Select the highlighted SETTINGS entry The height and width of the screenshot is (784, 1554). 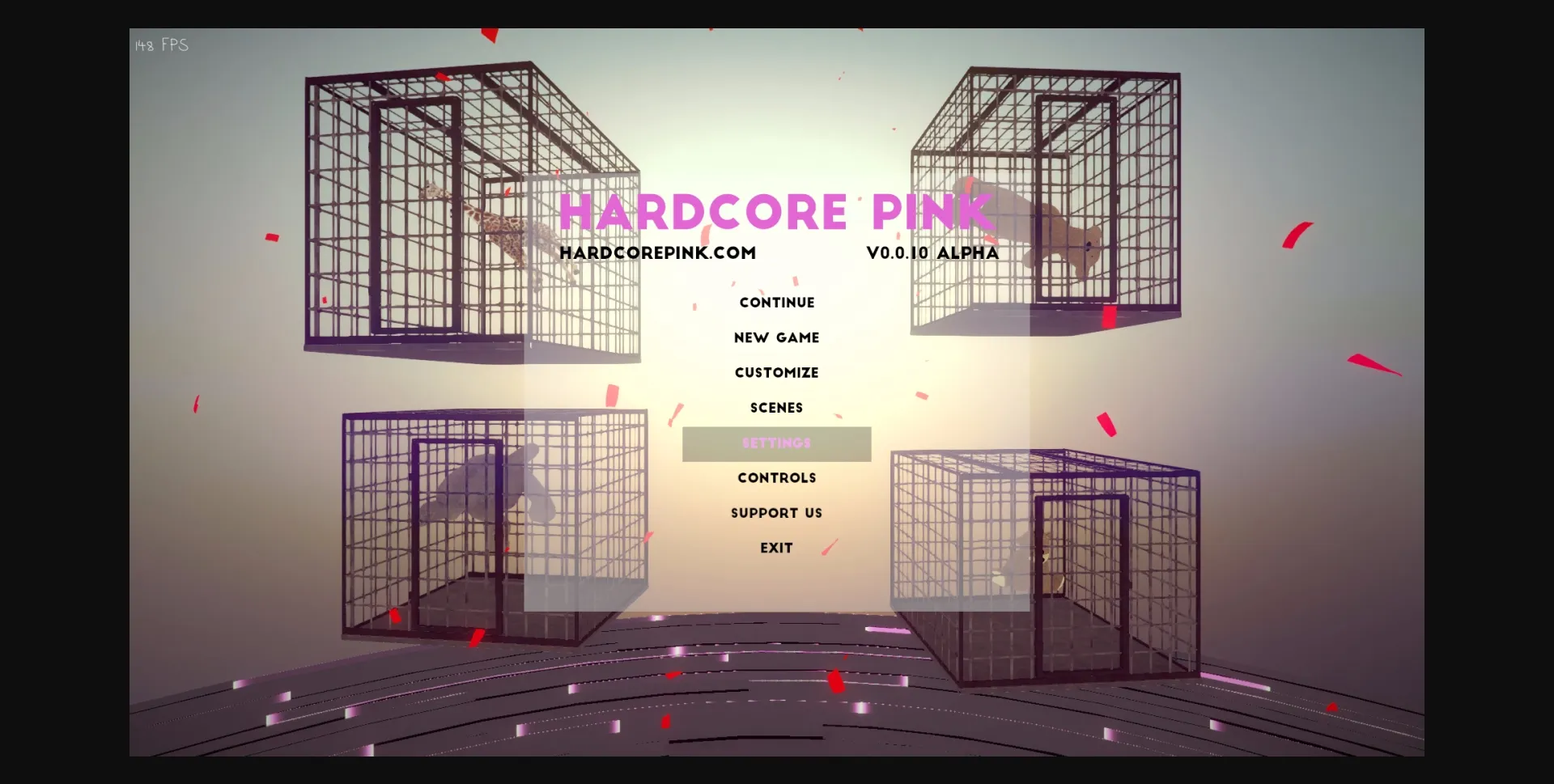tap(776, 443)
